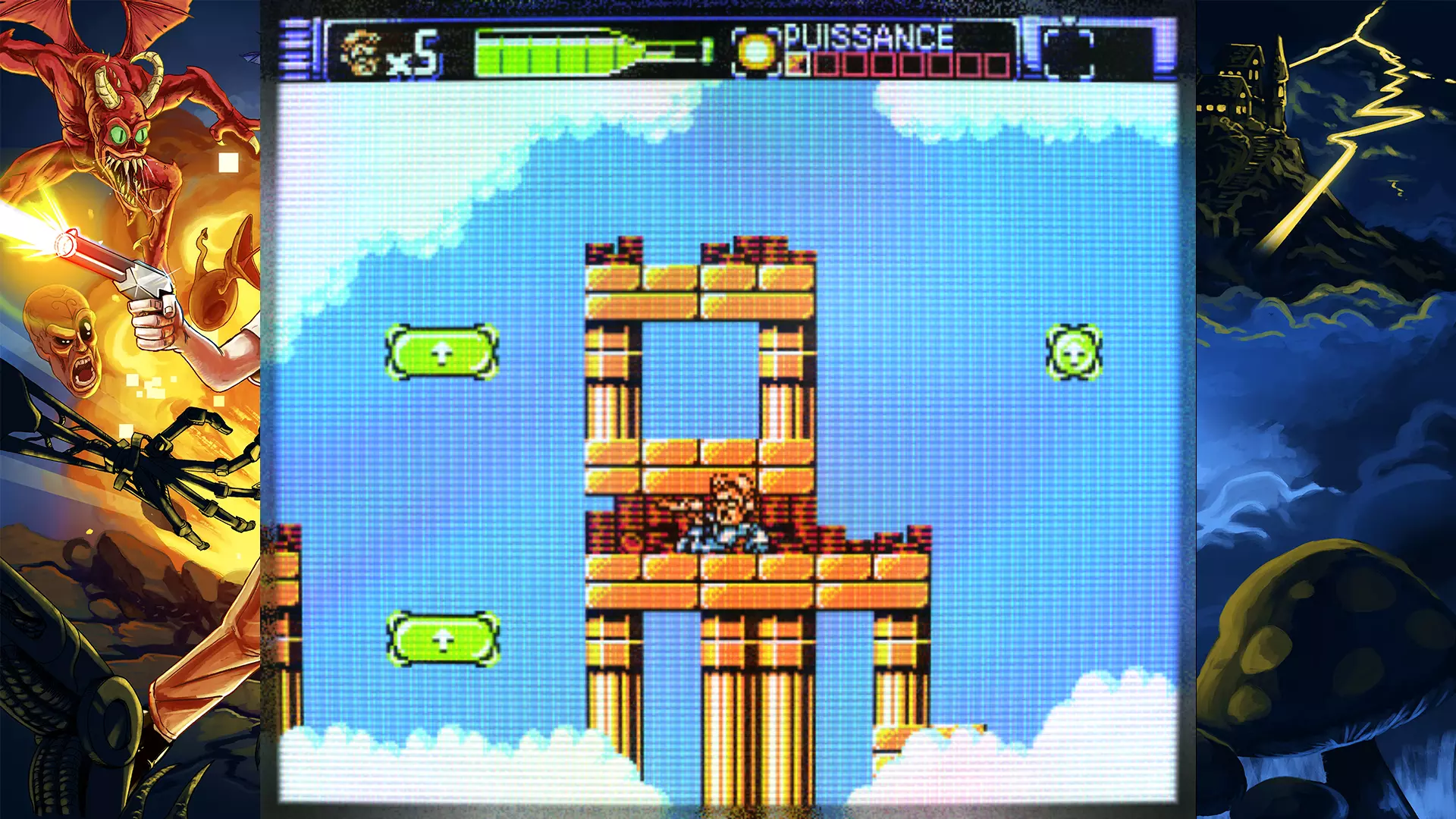
Task: Click the hero portrait lives icon
Action: pos(359,53)
